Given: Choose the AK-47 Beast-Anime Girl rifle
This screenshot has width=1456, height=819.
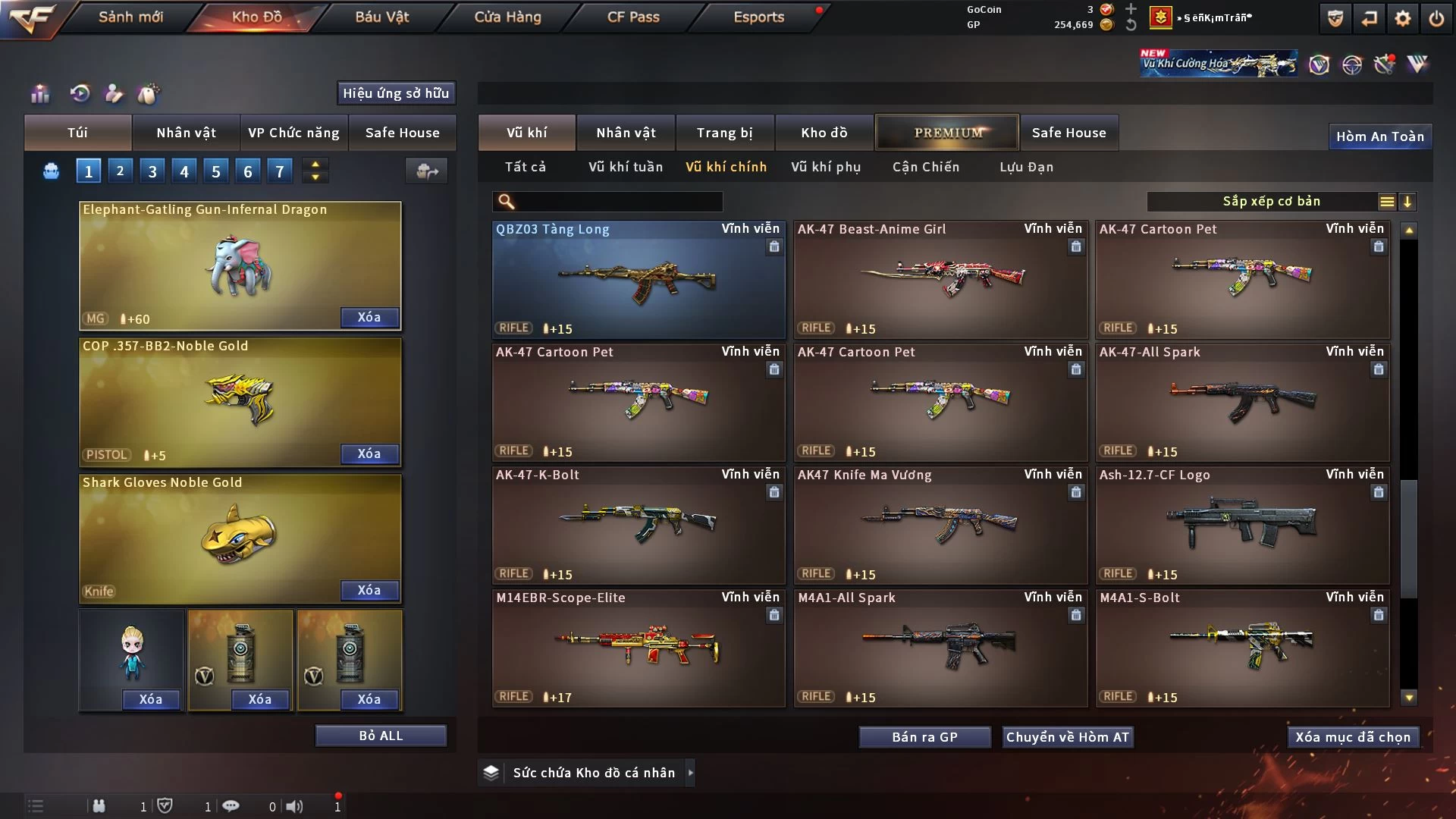Looking at the screenshot, I should point(940,279).
